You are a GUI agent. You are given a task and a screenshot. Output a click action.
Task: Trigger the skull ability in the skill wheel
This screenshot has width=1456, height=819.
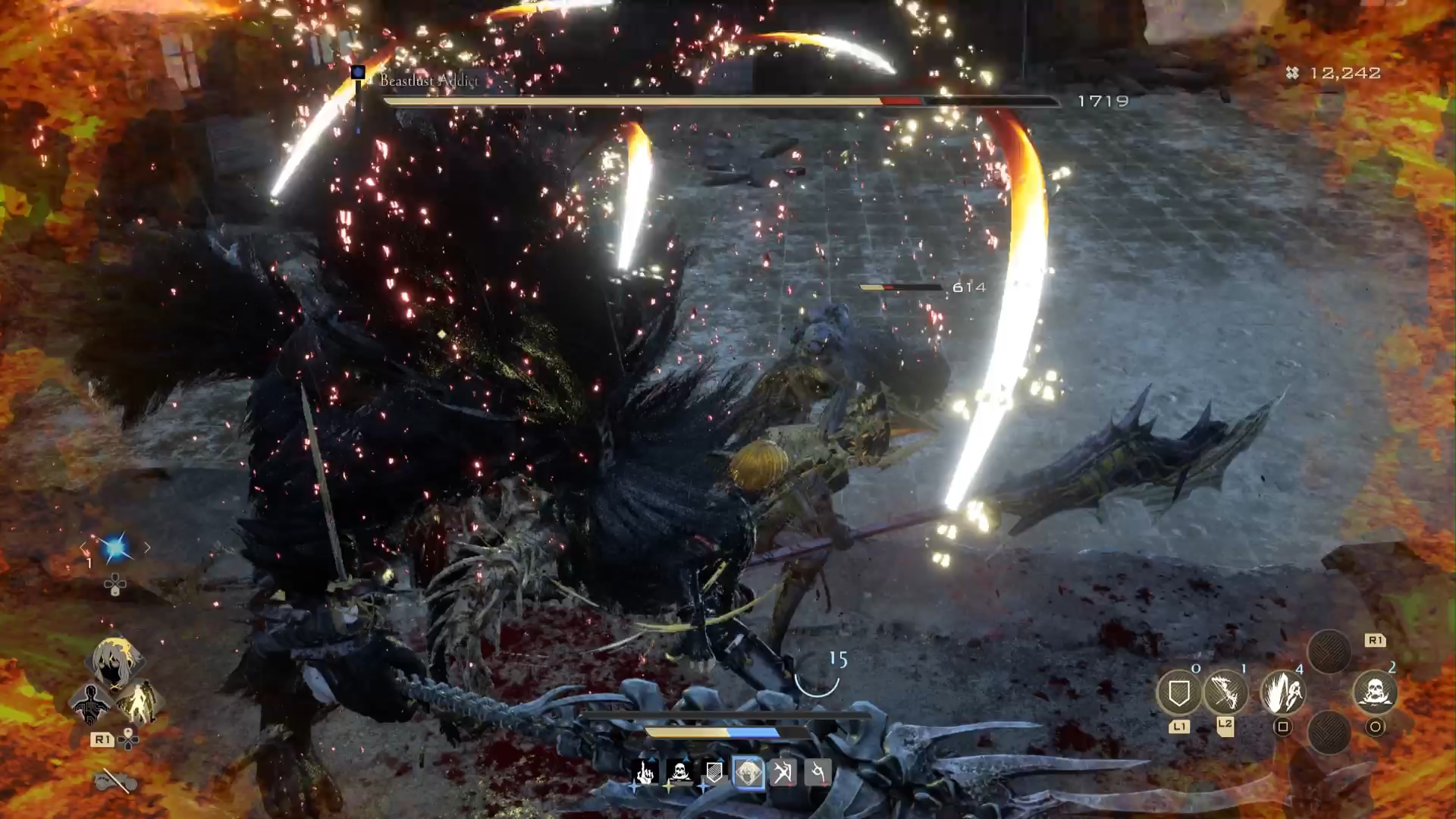(x=1375, y=692)
